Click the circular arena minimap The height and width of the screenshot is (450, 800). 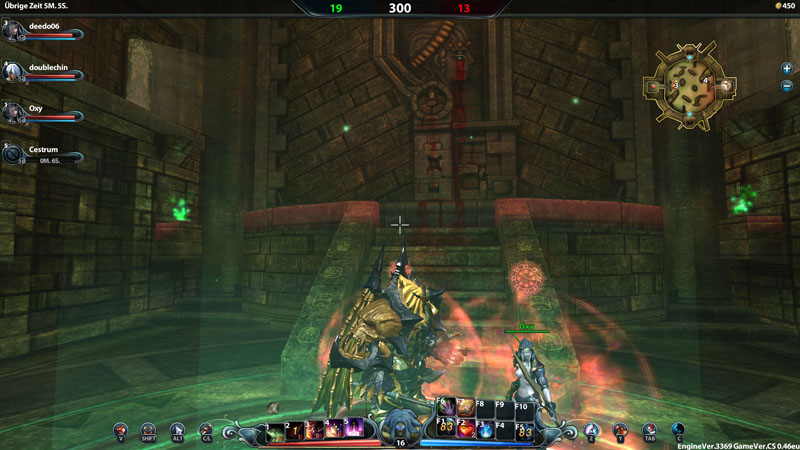[689, 87]
